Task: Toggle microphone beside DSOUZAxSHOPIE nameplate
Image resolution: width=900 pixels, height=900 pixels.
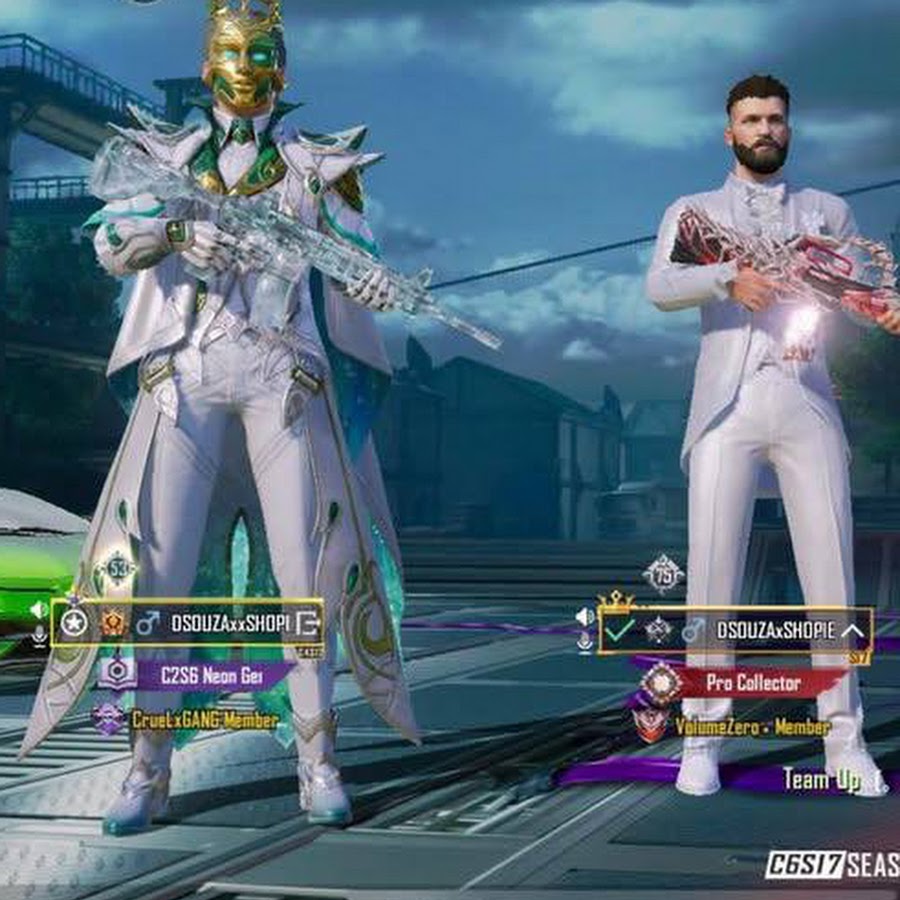Action: click(x=585, y=643)
